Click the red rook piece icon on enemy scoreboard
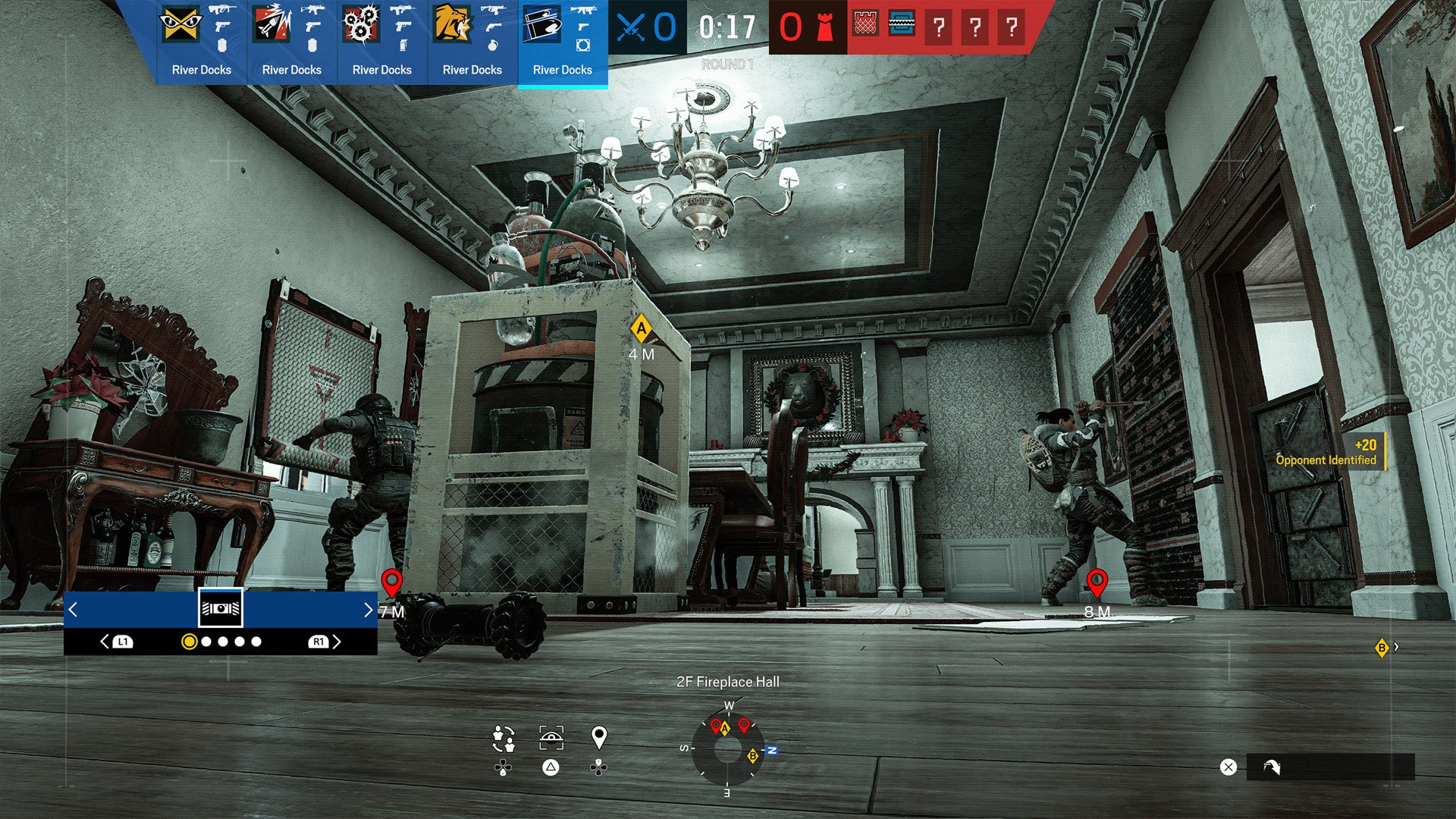Viewport: 1456px width, 819px height. (x=823, y=28)
